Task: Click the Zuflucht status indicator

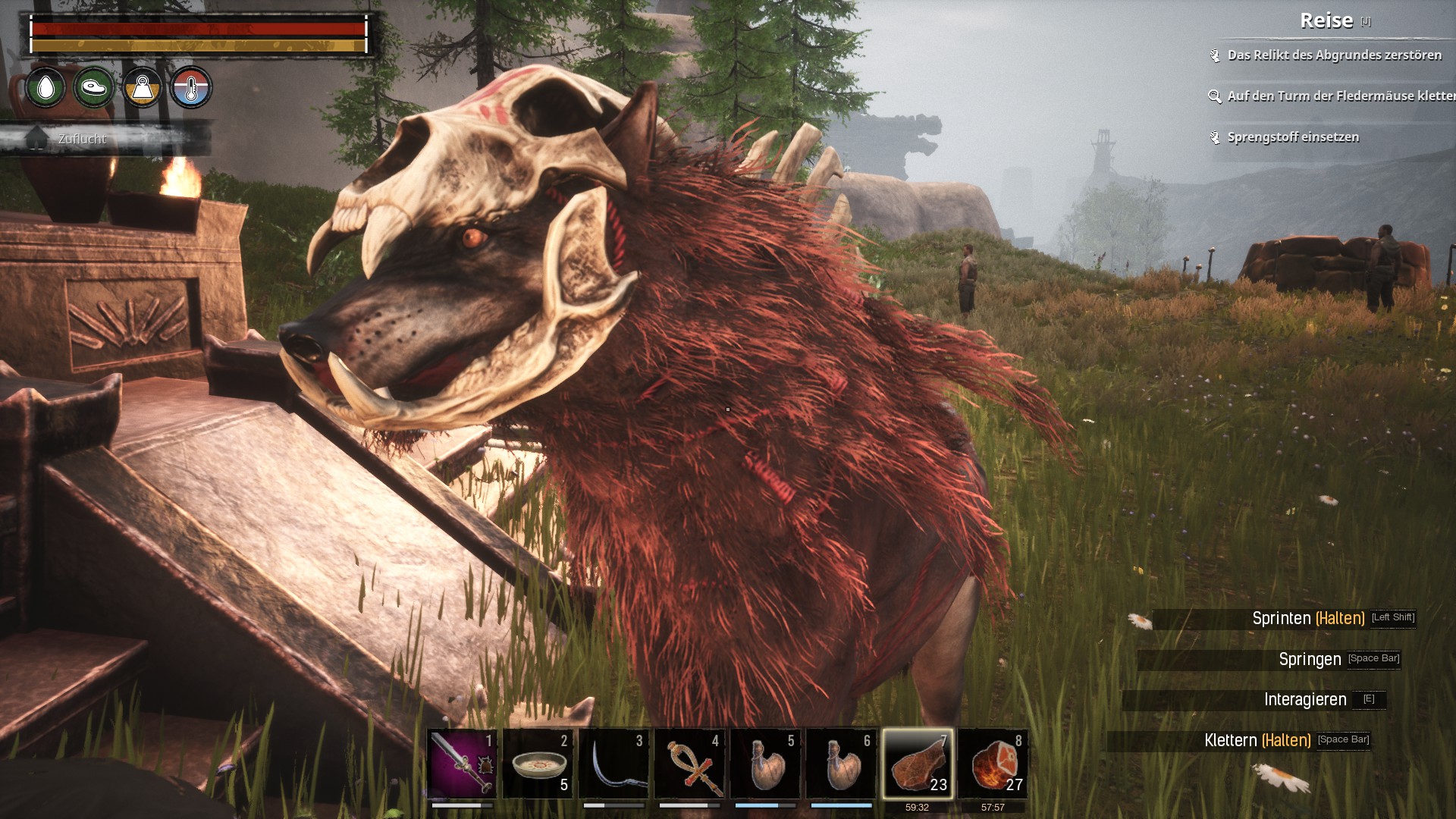Action: pyautogui.click(x=82, y=139)
